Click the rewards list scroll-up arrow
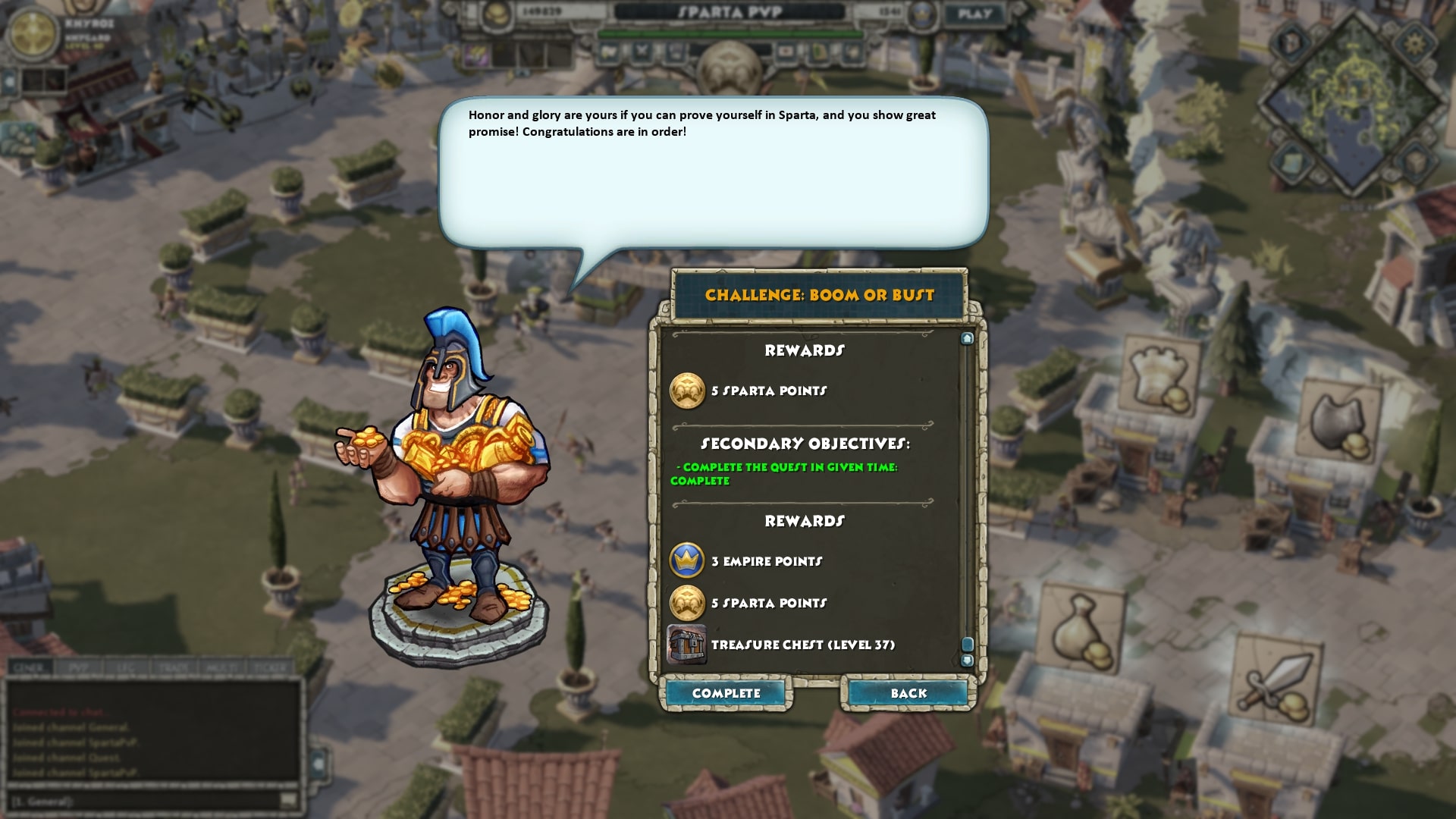Viewport: 1456px width, 819px height. [967, 338]
